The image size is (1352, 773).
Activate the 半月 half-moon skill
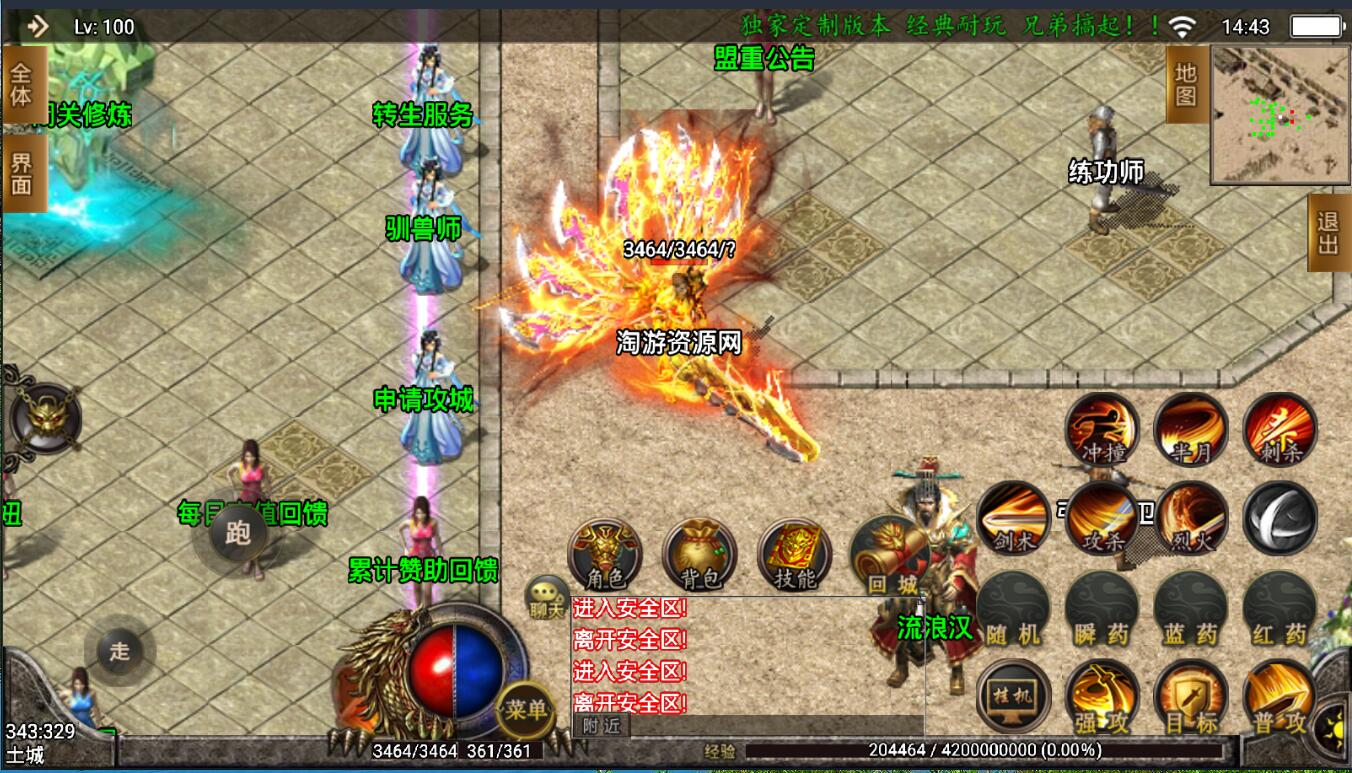1190,430
